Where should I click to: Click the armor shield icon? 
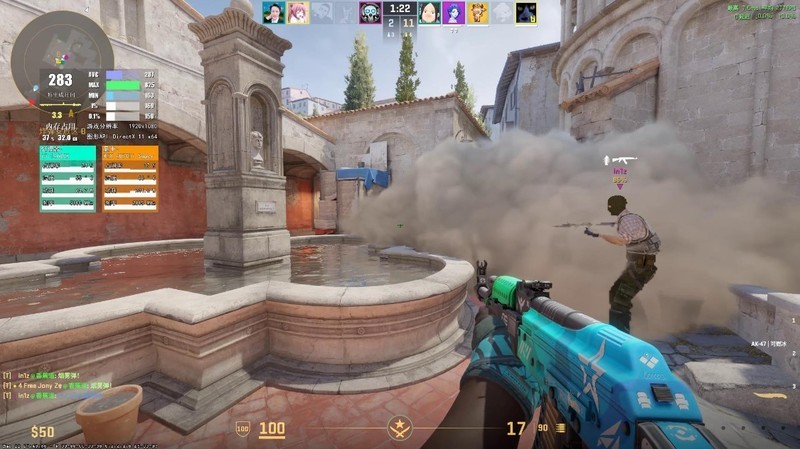coord(242,429)
